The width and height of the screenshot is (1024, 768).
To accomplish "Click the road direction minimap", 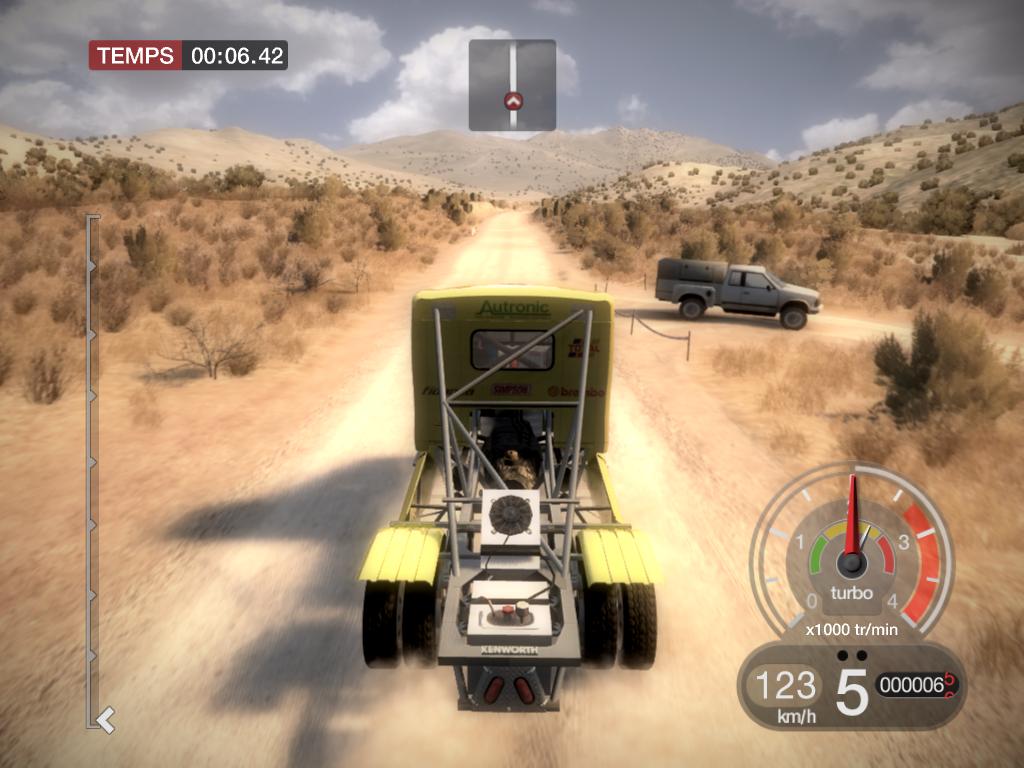I will pos(512,85).
